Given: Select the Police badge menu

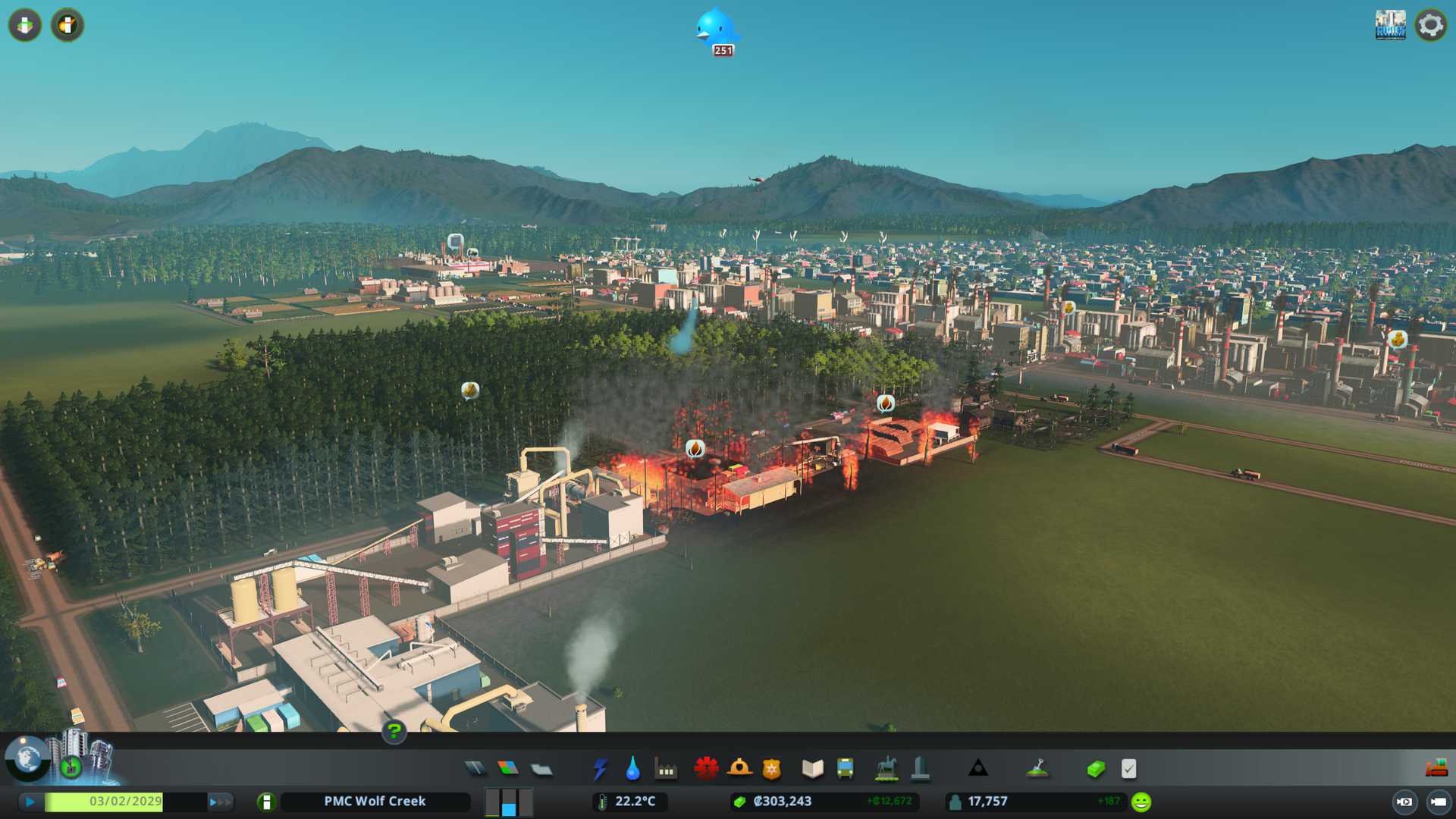Looking at the screenshot, I should tap(771, 769).
